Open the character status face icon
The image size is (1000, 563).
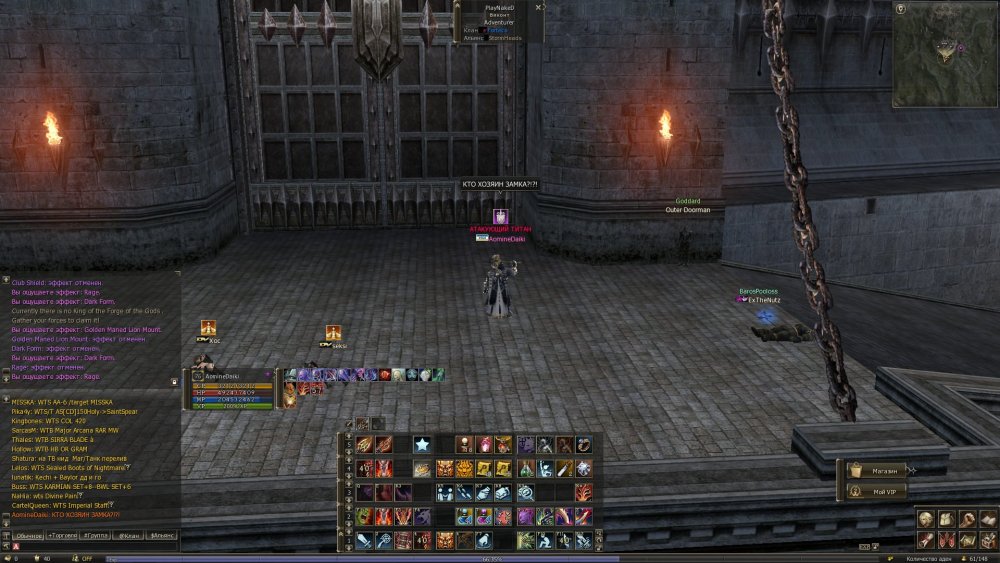pyautogui.click(x=926, y=520)
